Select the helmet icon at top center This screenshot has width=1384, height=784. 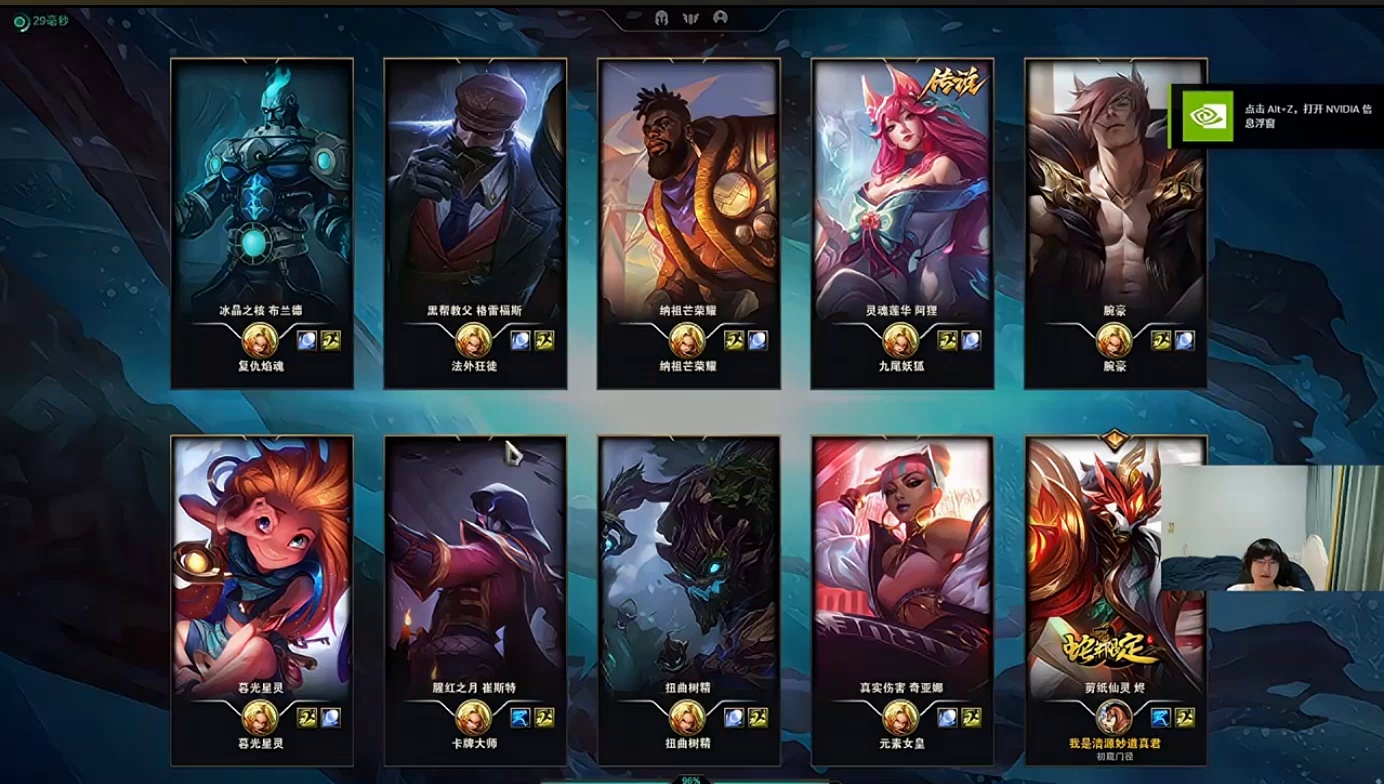661,18
